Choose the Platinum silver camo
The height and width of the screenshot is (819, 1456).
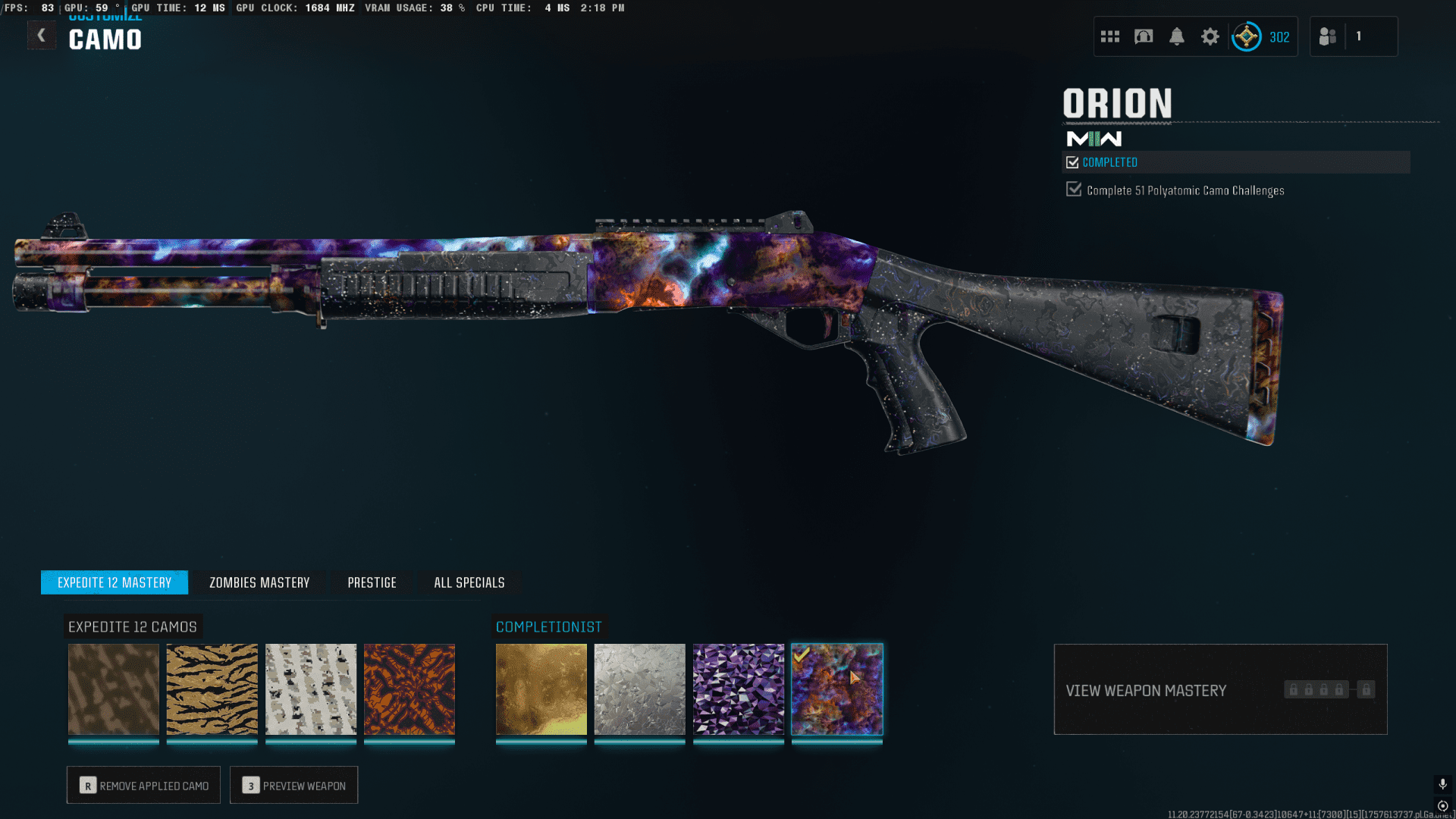640,689
